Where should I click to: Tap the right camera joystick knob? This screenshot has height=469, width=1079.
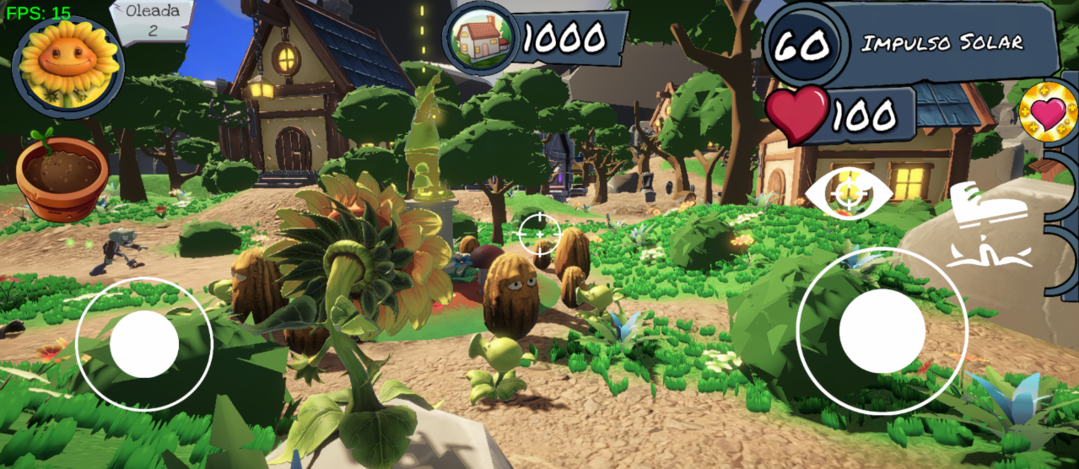[881, 330]
